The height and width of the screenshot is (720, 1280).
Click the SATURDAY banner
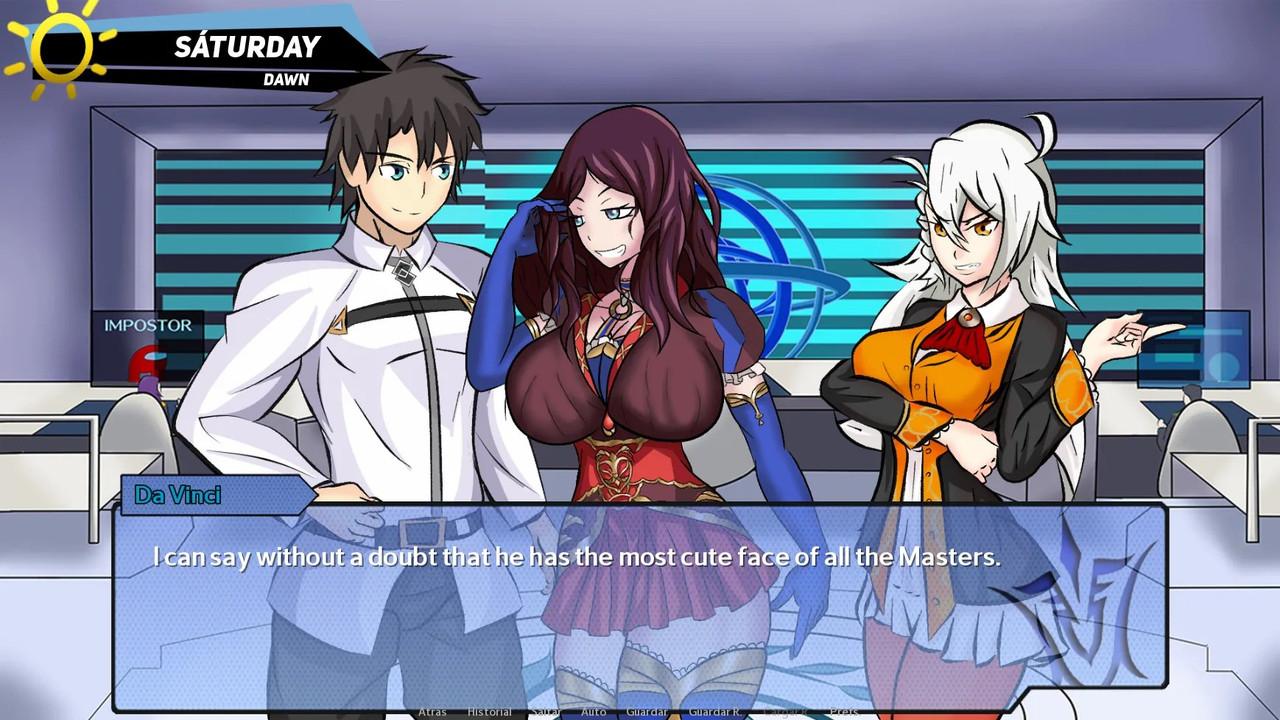pos(246,45)
